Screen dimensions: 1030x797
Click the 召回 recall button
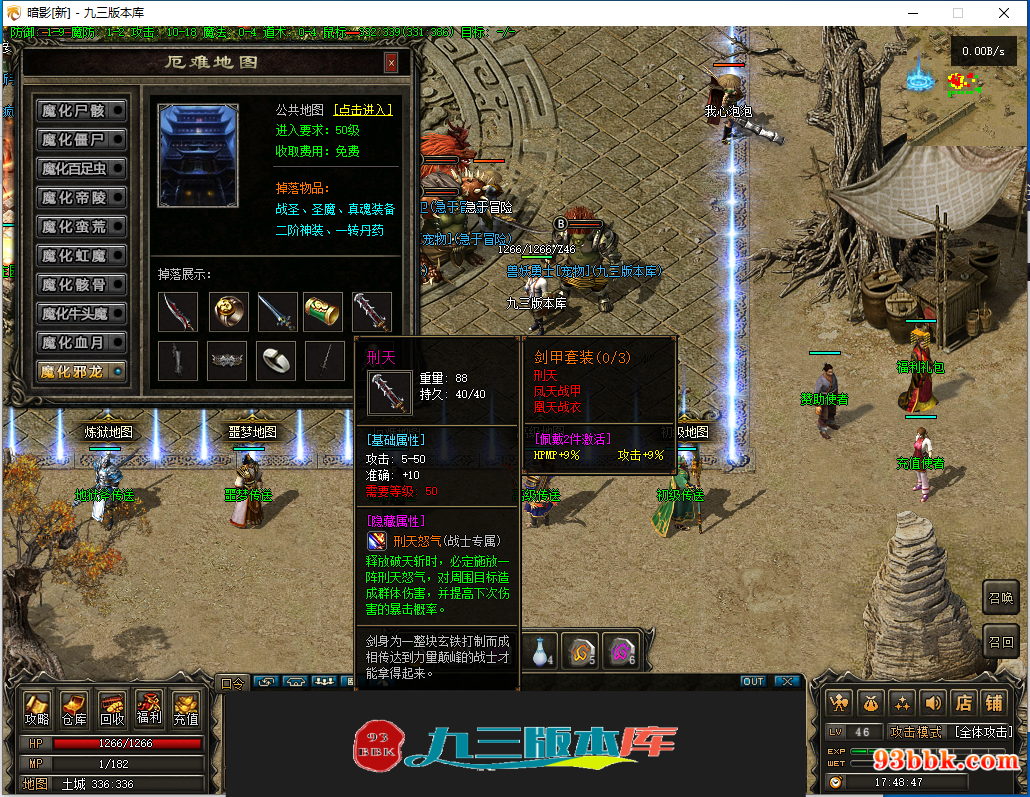tap(1001, 641)
